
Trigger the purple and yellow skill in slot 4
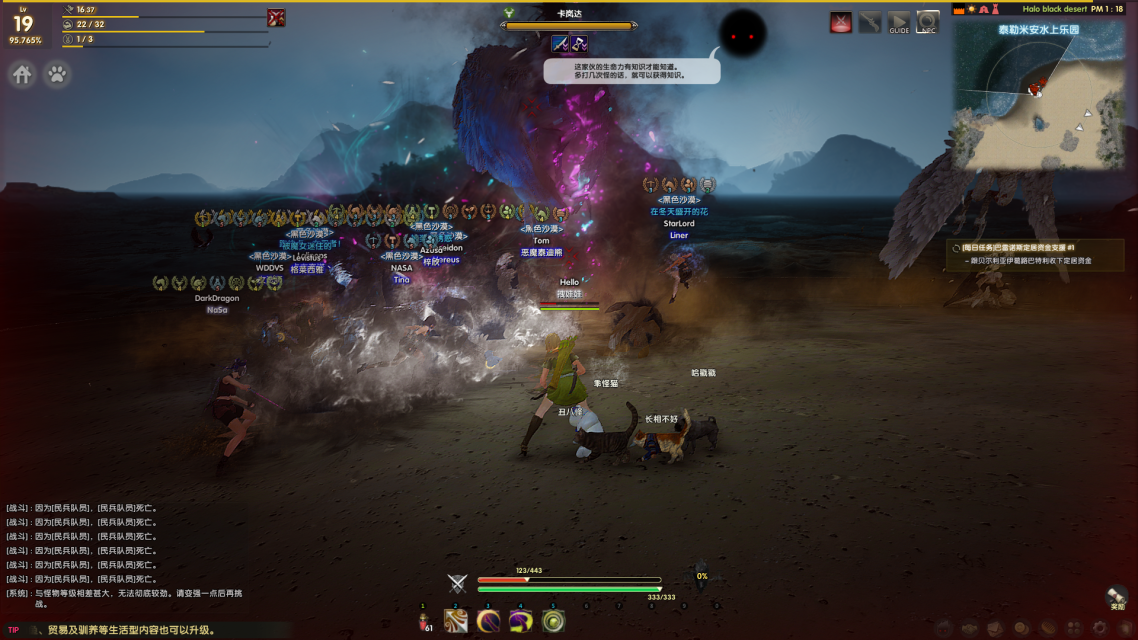click(x=520, y=622)
